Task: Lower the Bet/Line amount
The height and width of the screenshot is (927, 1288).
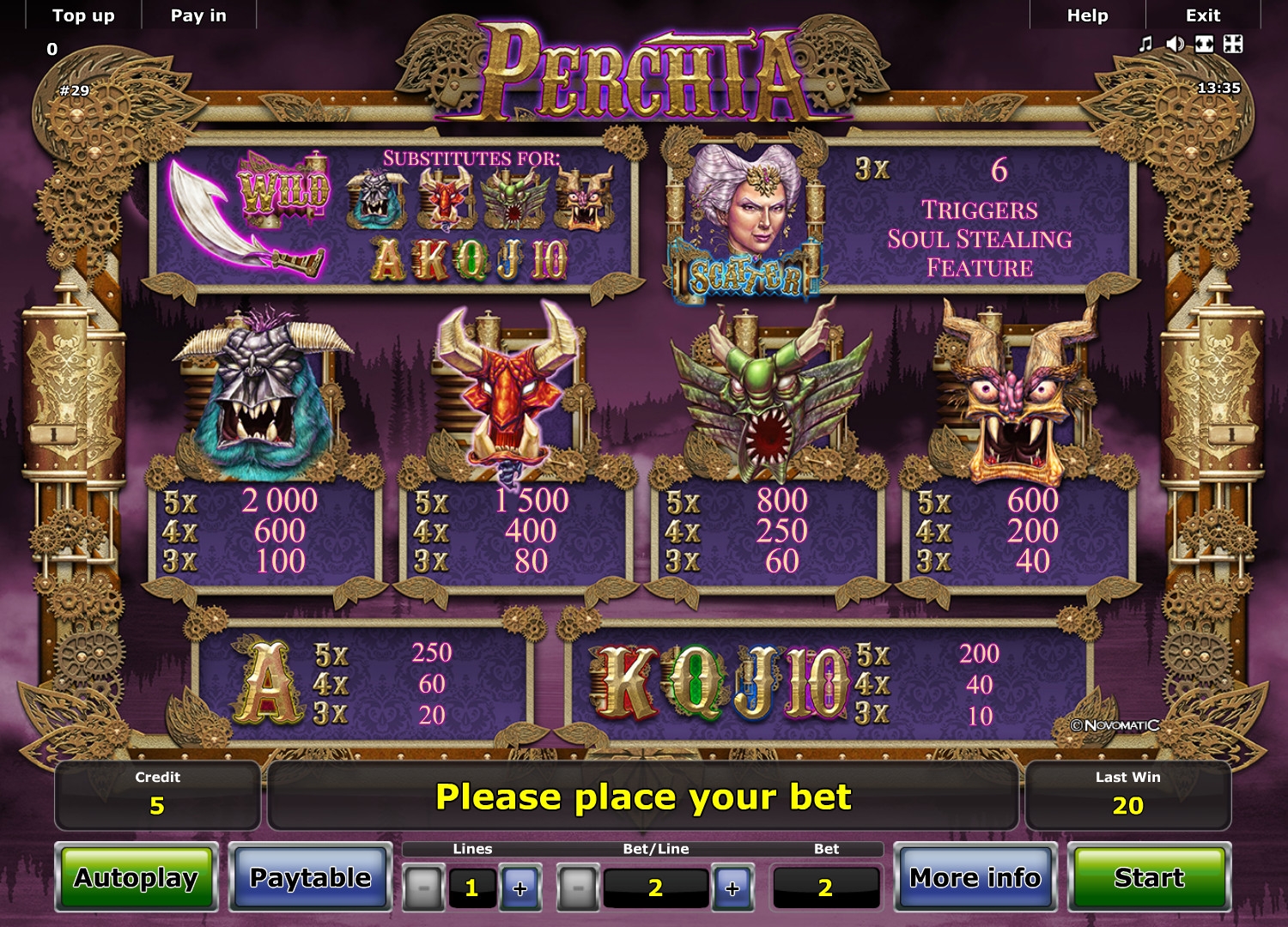Action: 578,888
